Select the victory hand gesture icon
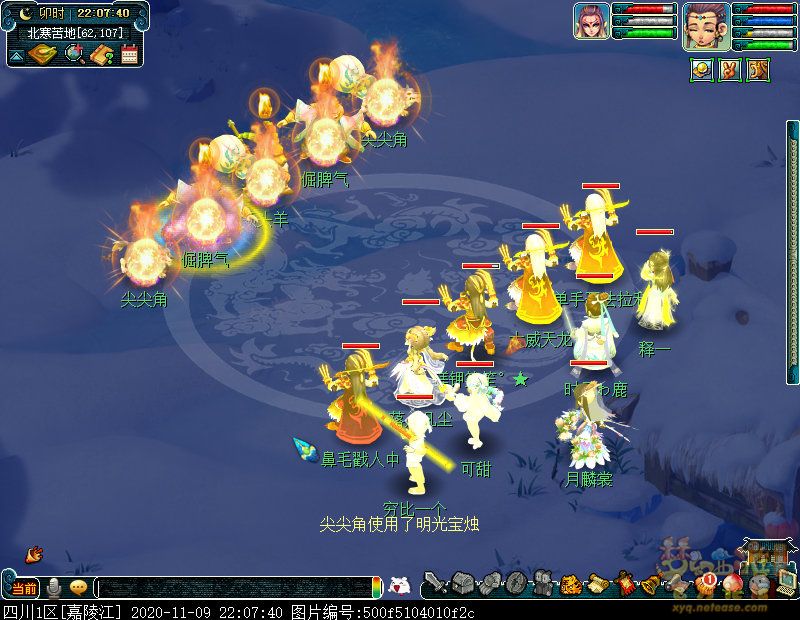The width and height of the screenshot is (800, 620). click(730, 71)
